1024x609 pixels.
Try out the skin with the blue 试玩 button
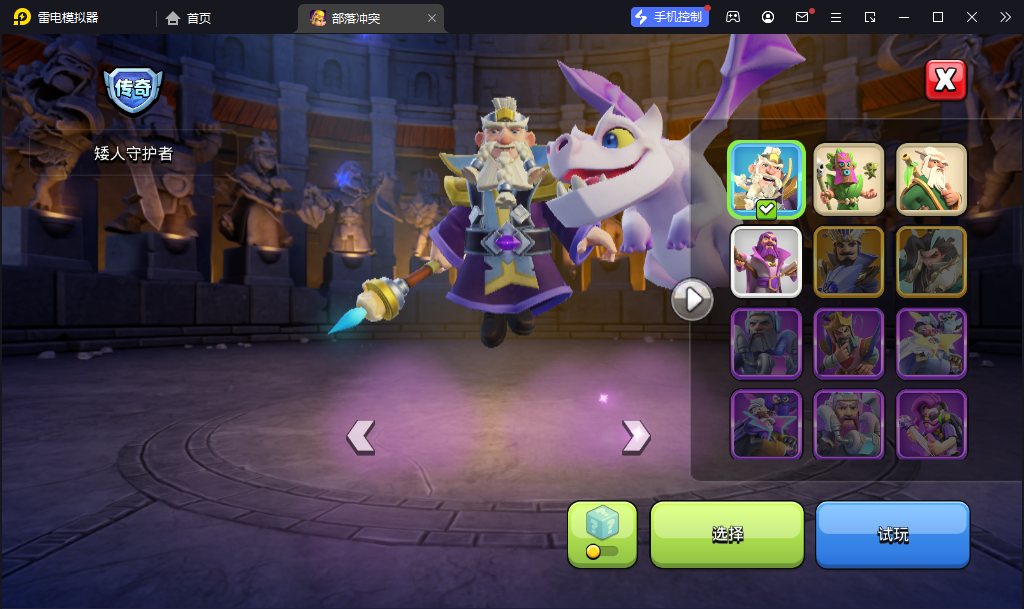coord(893,535)
